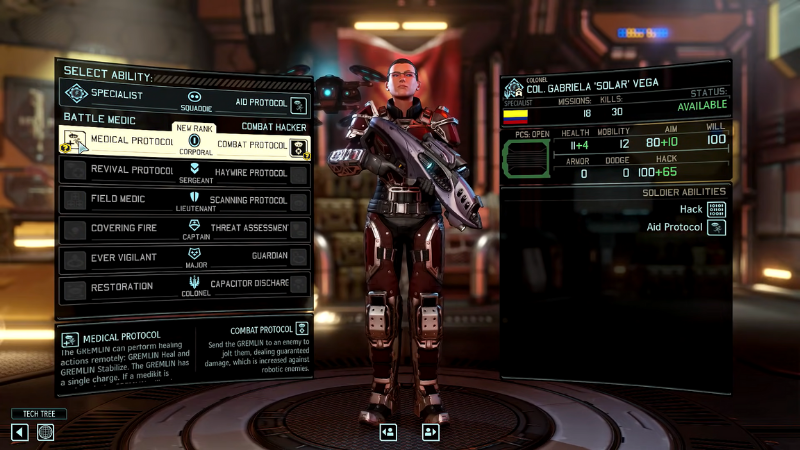Click the Aid Protocol icon in Soldier Abilities

716,228
